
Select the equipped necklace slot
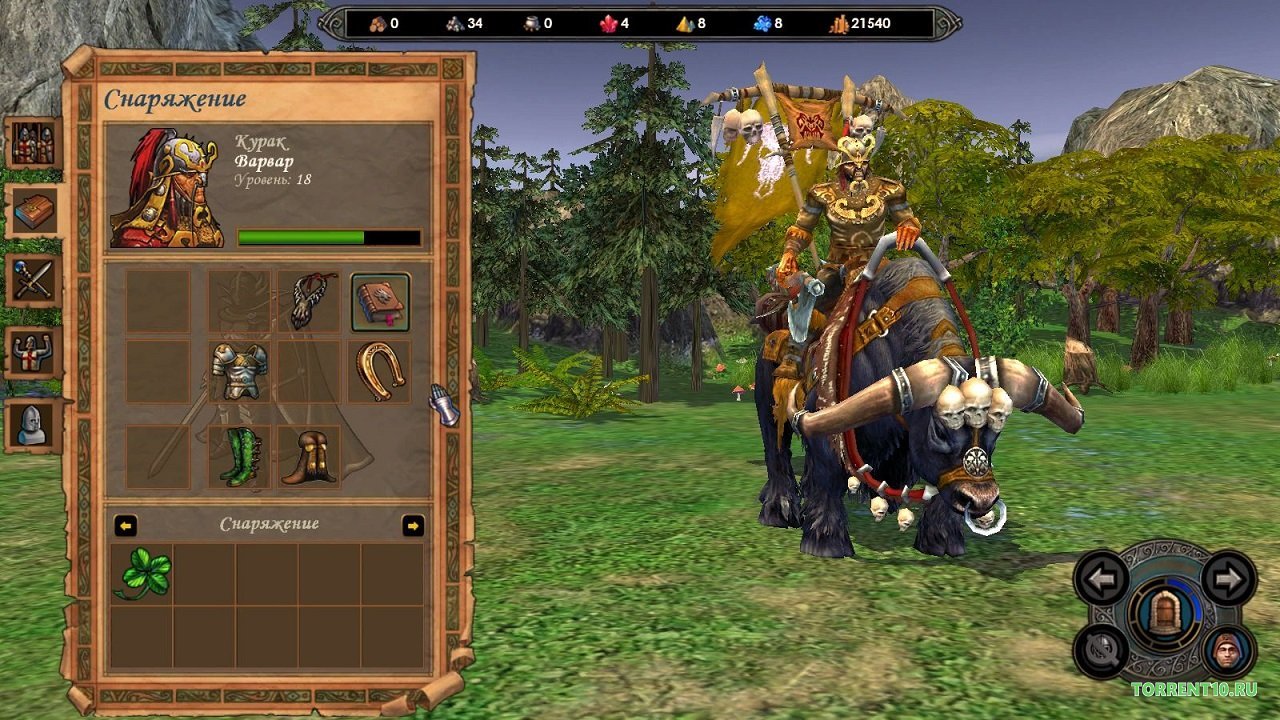[308, 301]
